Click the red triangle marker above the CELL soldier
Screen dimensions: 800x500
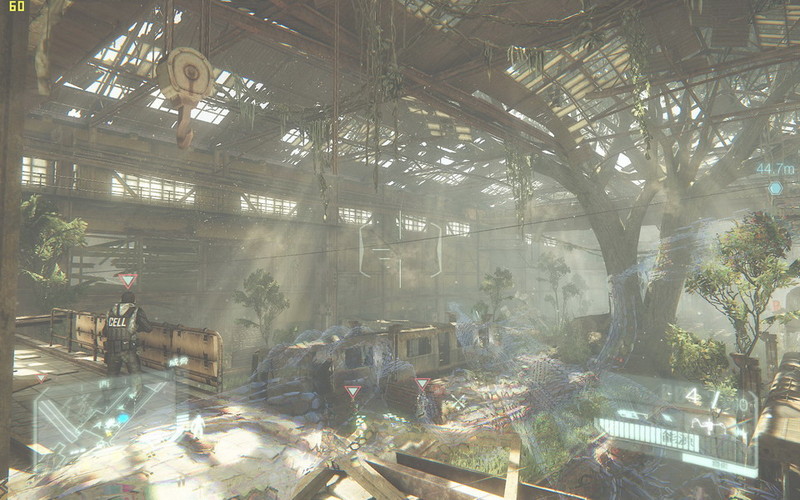click(x=127, y=280)
